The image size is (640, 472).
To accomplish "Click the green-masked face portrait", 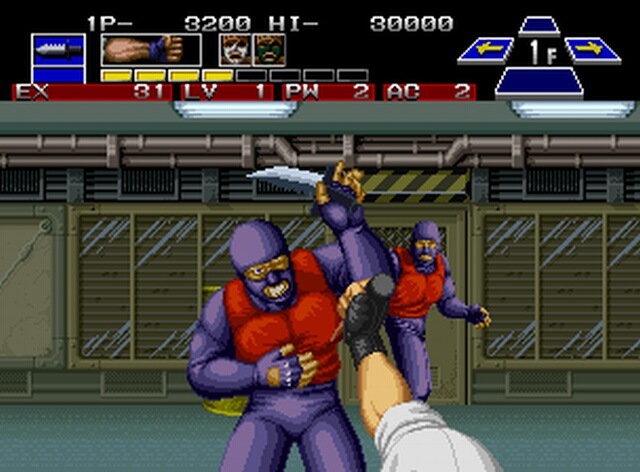I will tap(269, 49).
